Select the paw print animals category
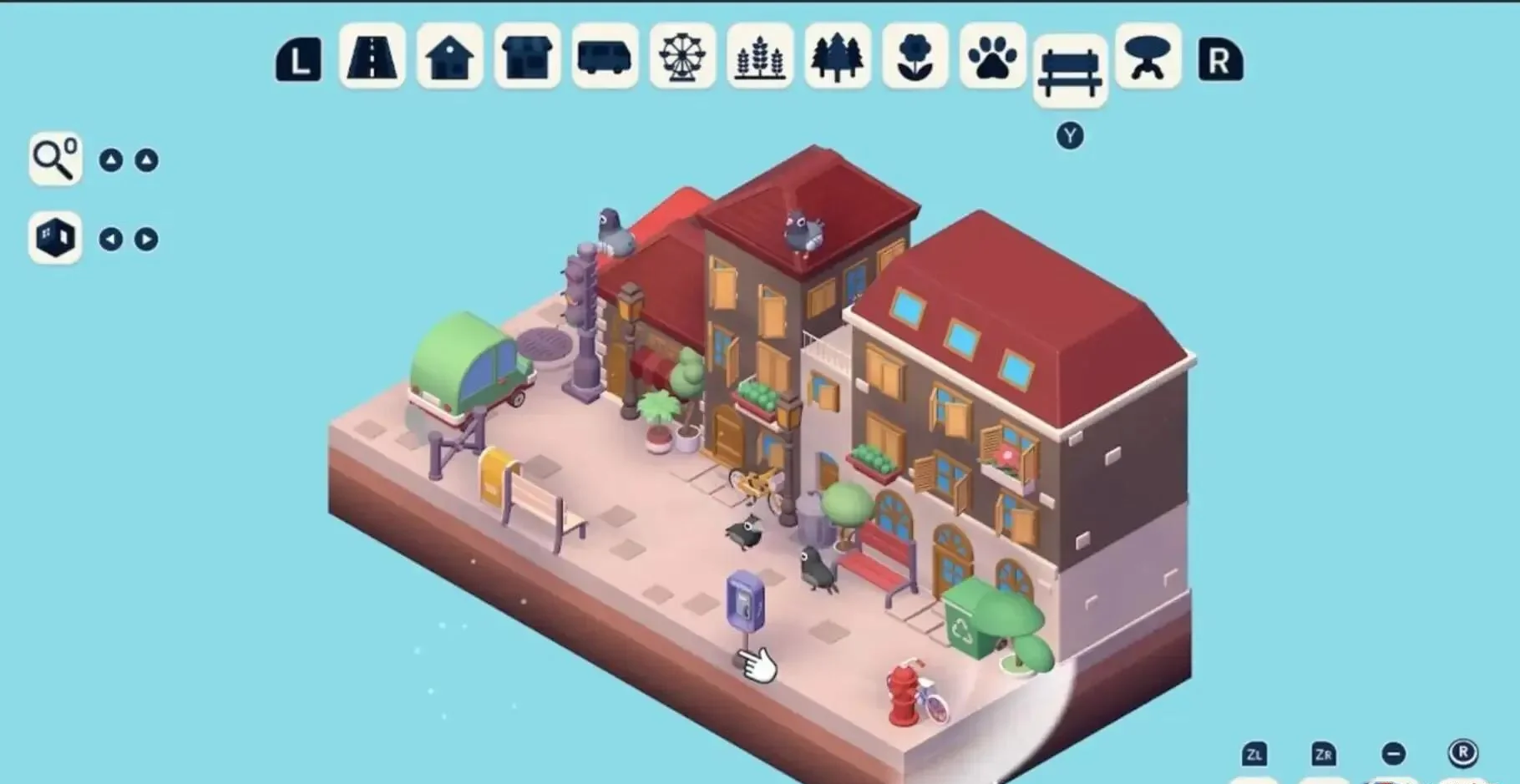The image size is (1520, 784). [x=992, y=59]
